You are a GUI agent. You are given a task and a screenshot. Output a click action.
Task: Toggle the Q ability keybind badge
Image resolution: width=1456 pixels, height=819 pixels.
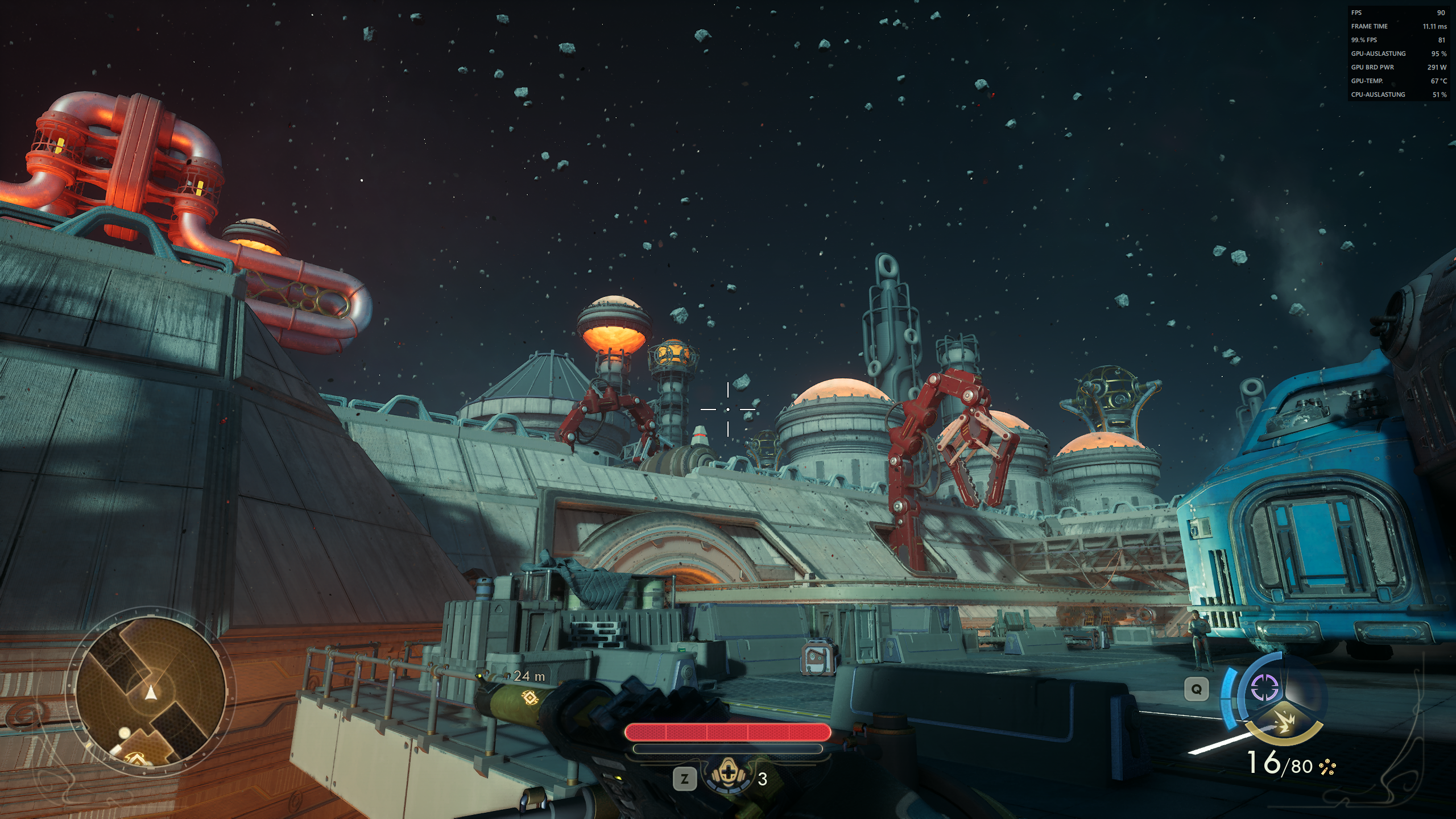tap(1196, 688)
